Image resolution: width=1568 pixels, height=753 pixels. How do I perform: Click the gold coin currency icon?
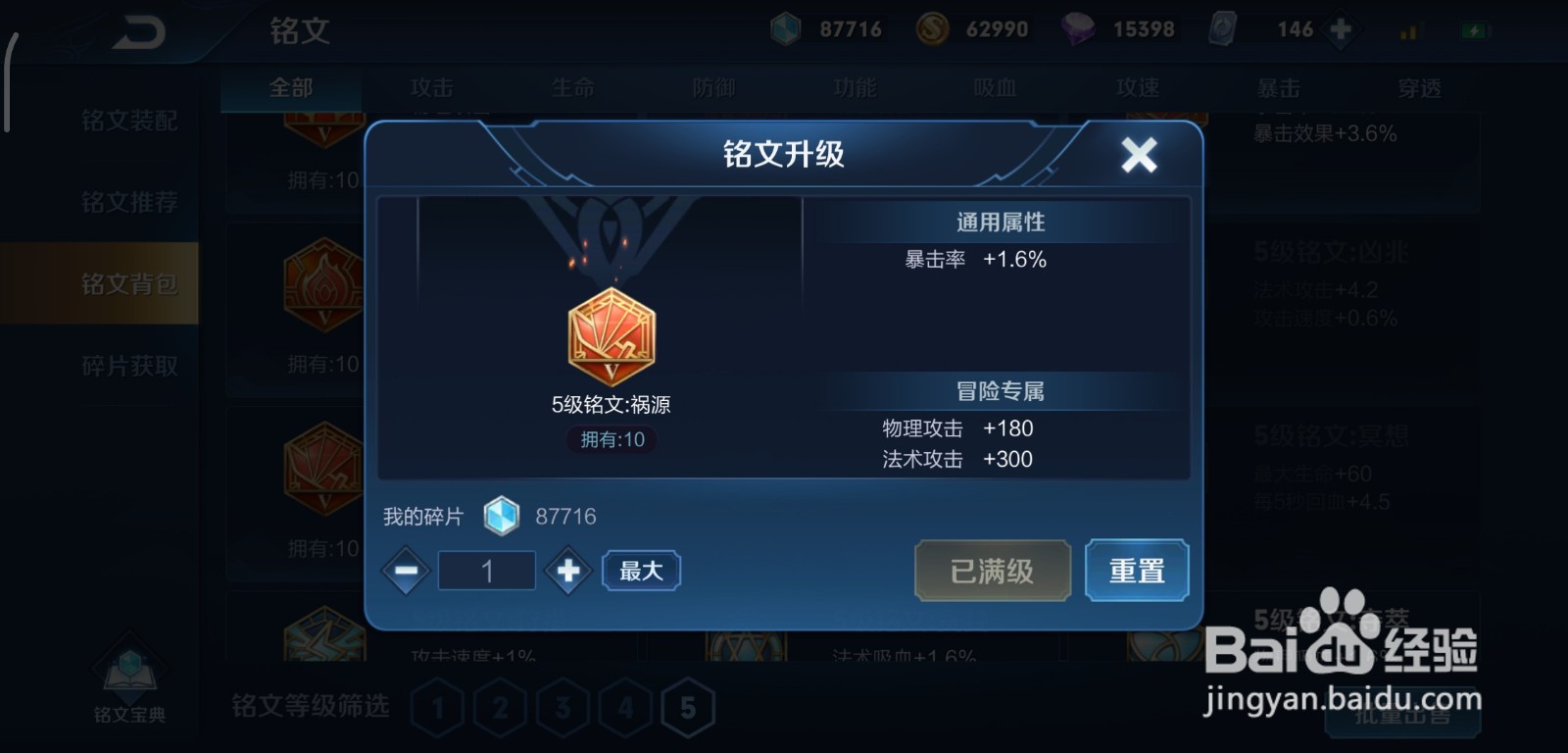[929, 28]
